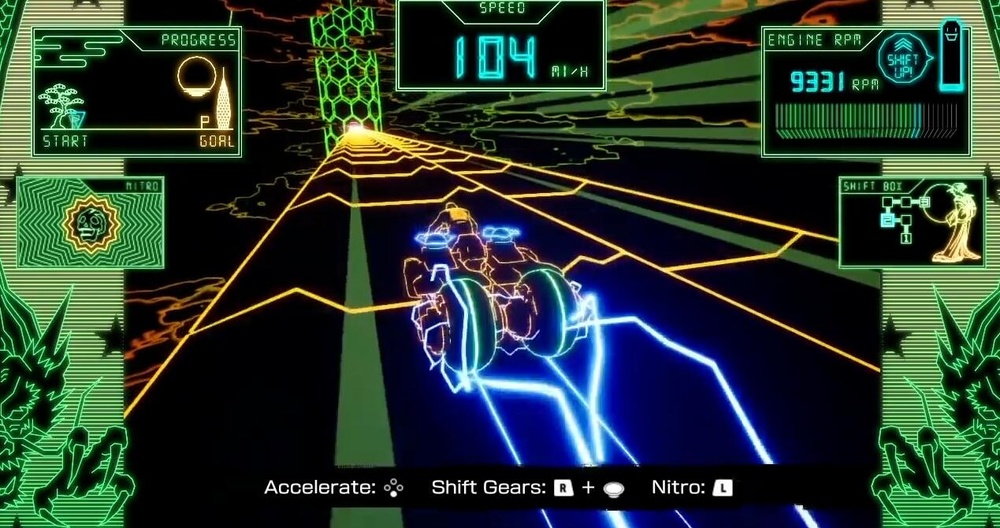Click the Progress tracker panel
This screenshot has width=1000, height=528.
pyautogui.click(x=137, y=91)
